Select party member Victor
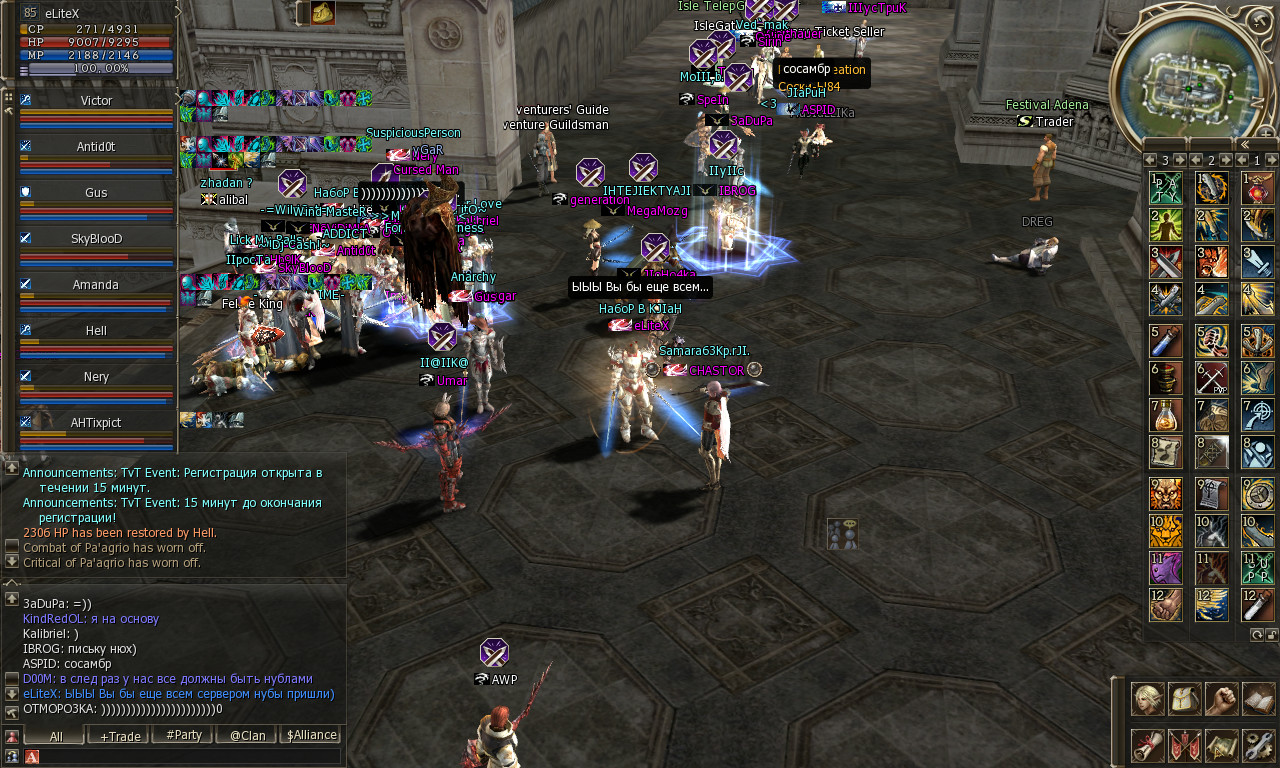 click(x=96, y=101)
